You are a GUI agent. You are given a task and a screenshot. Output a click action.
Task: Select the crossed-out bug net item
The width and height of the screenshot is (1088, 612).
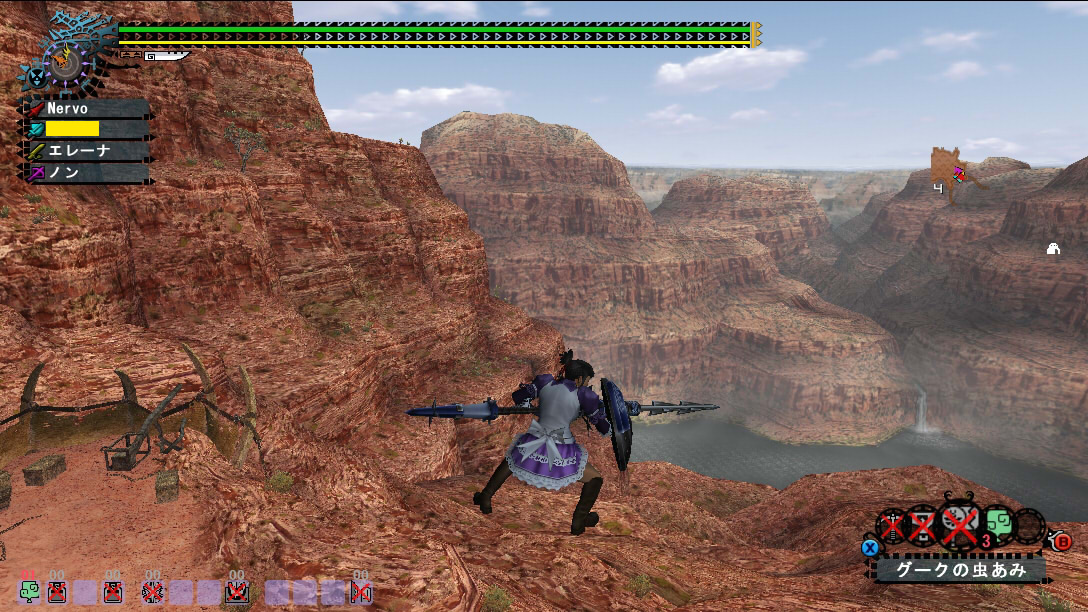pos(960,526)
